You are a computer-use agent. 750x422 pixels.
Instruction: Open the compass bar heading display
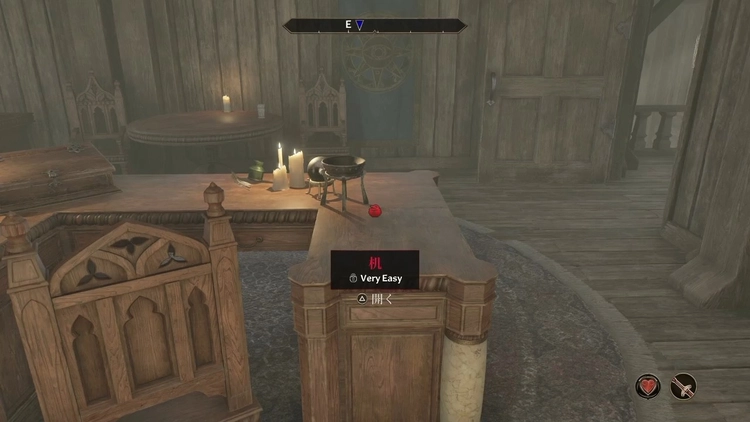[375, 25]
